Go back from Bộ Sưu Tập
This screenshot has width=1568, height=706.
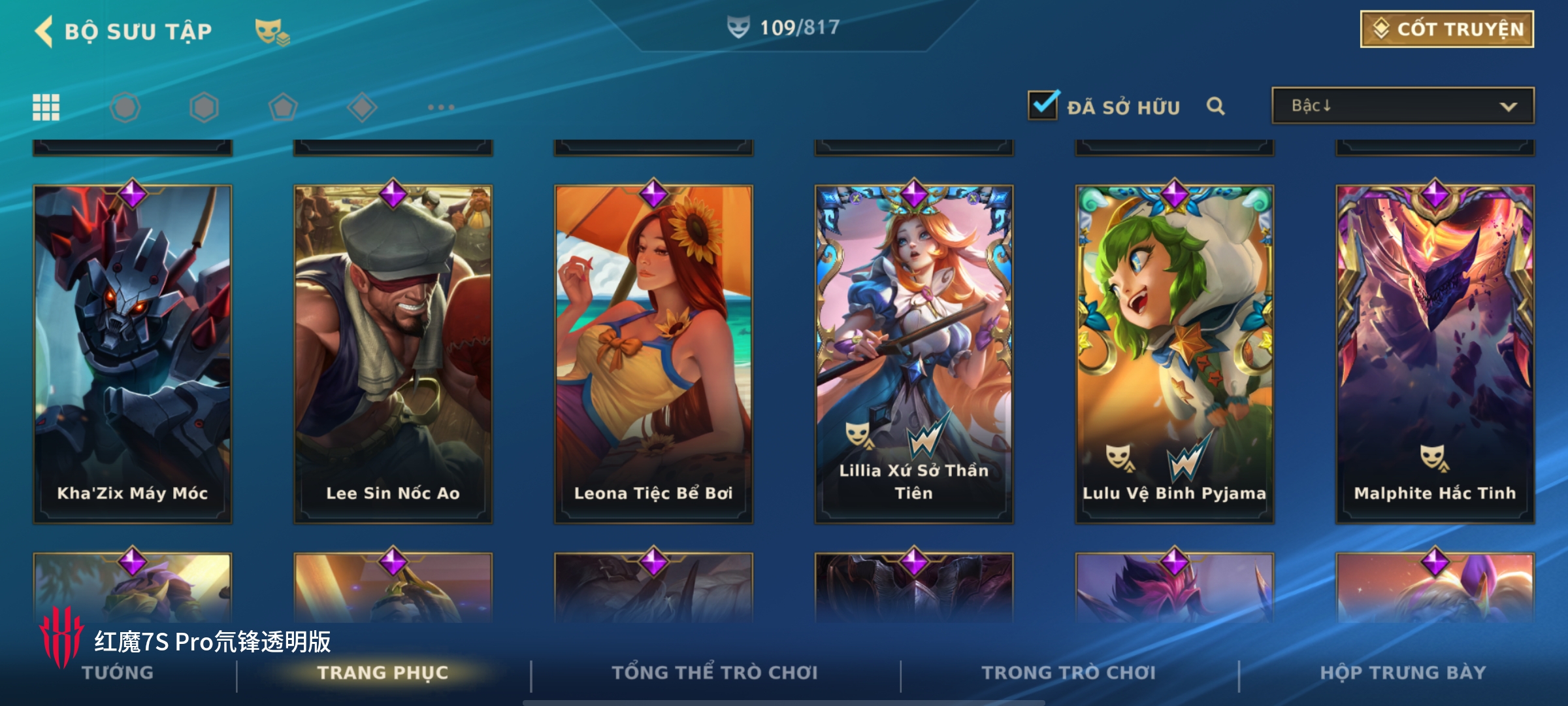point(44,31)
